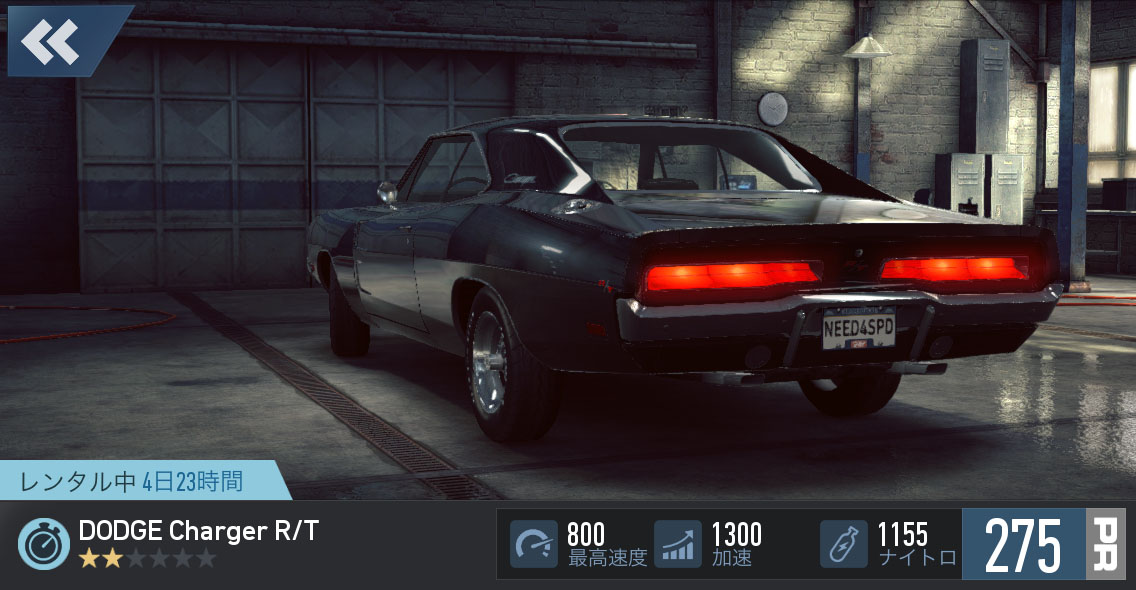Click the rental stopwatch icon

44,544
